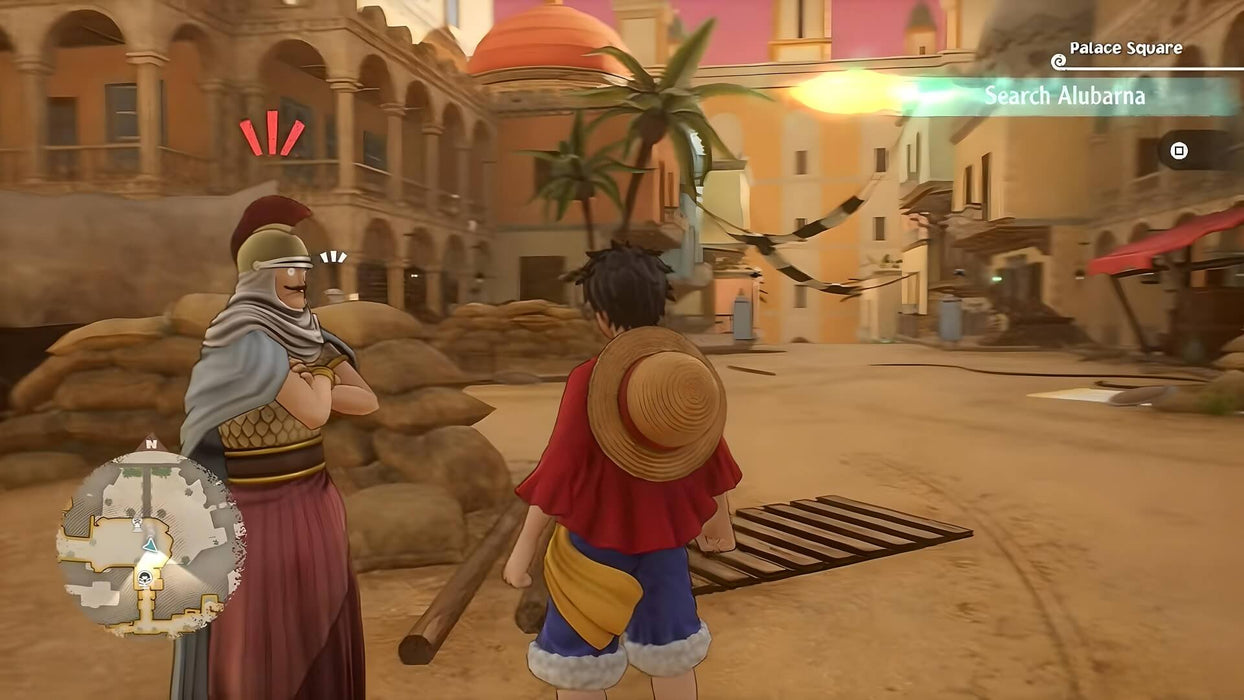Click the skull marker on the minimap
Image resolution: width=1244 pixels, height=700 pixels.
point(145,577)
